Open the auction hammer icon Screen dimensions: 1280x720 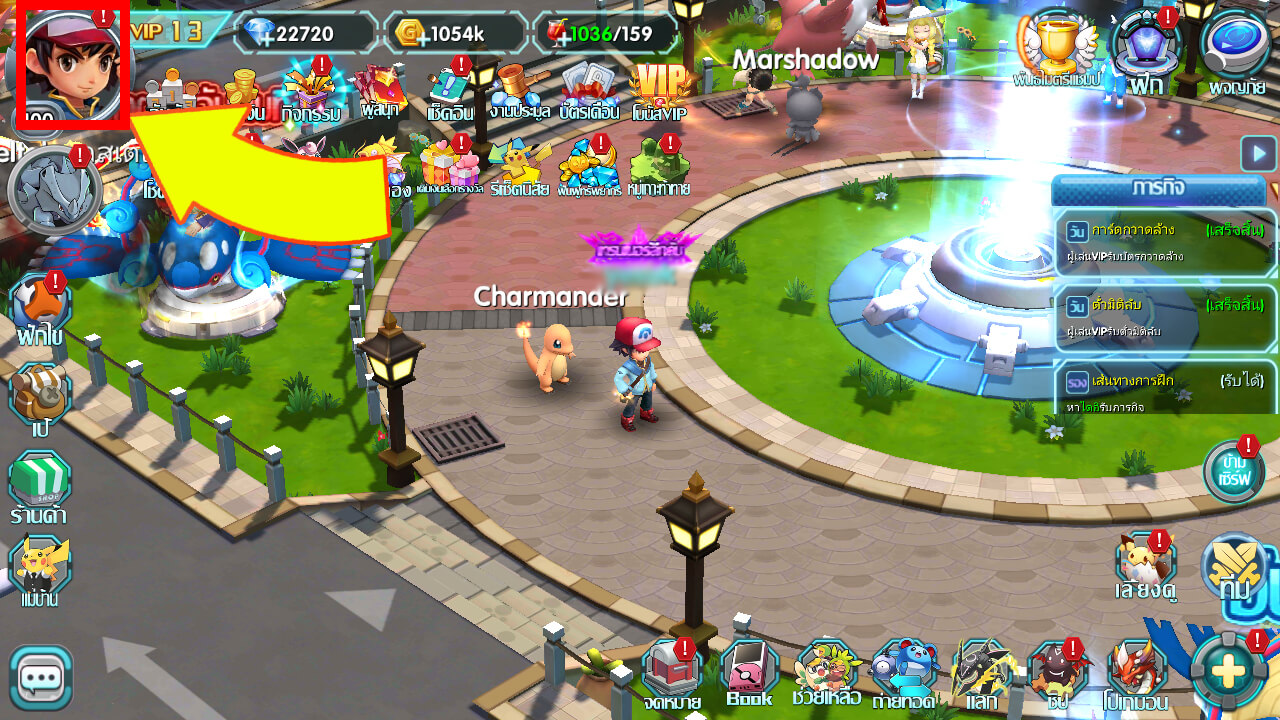pos(519,90)
